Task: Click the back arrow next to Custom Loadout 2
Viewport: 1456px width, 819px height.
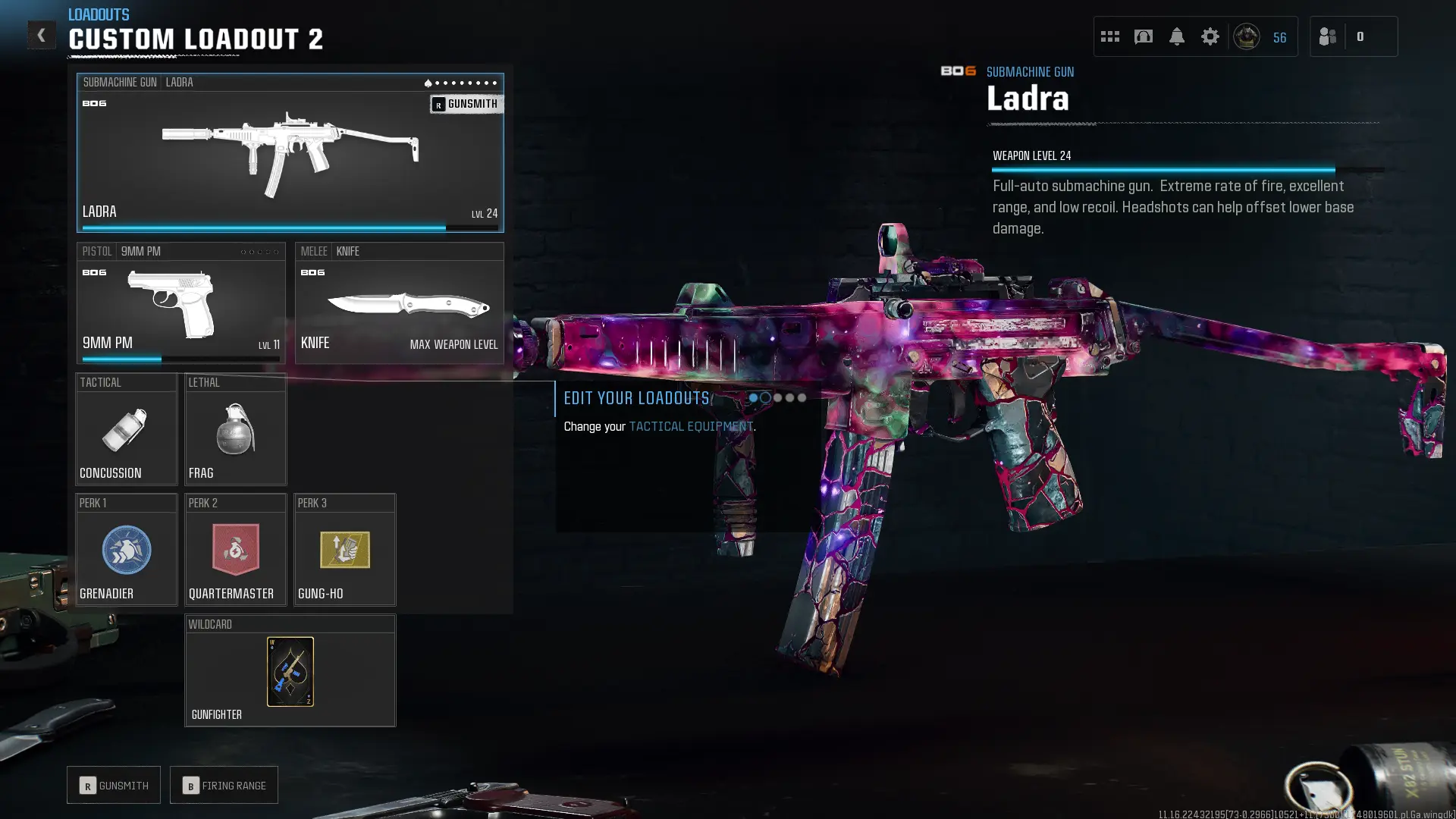Action: pos(42,35)
